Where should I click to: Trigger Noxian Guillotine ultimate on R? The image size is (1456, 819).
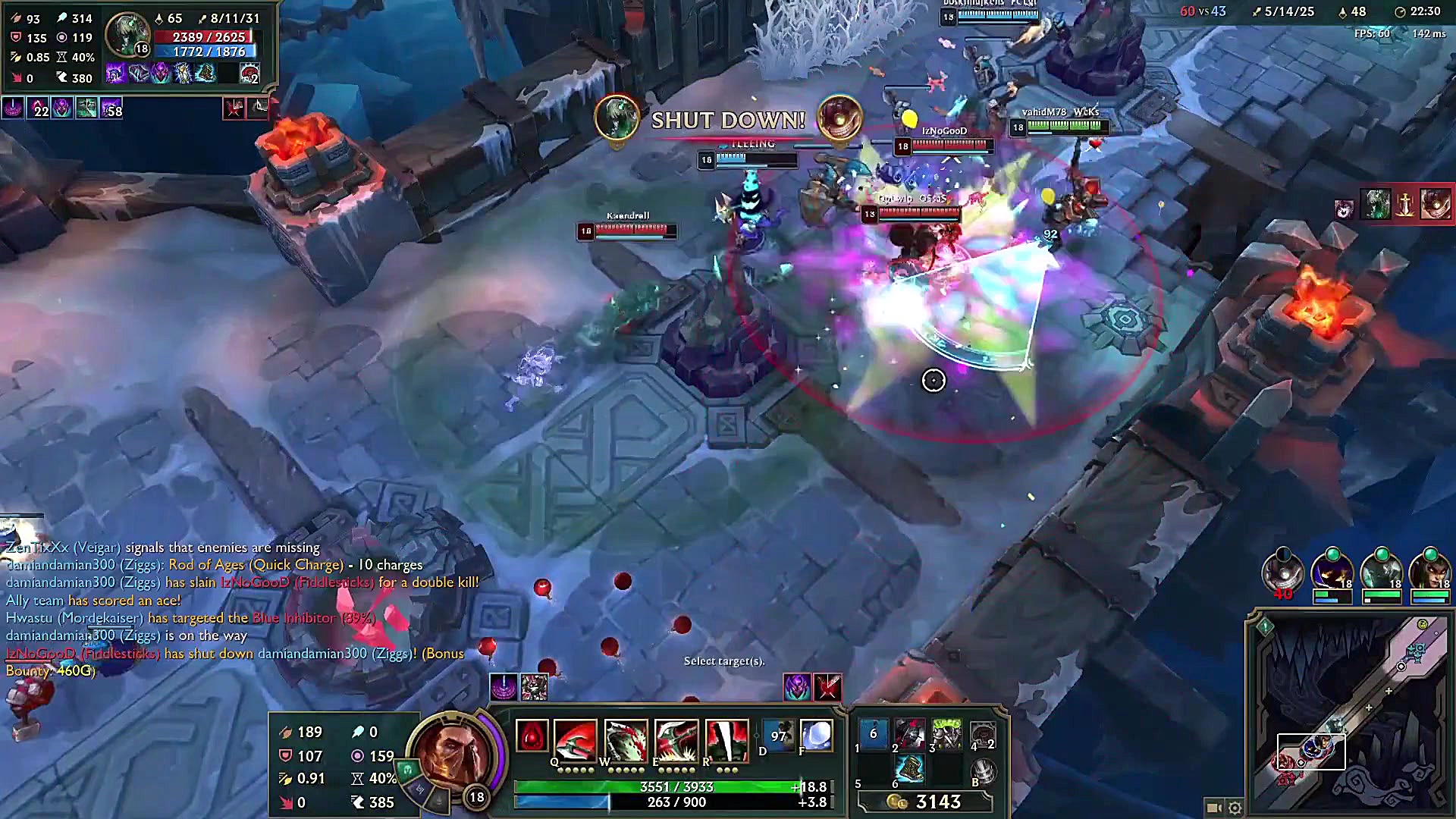click(x=726, y=740)
